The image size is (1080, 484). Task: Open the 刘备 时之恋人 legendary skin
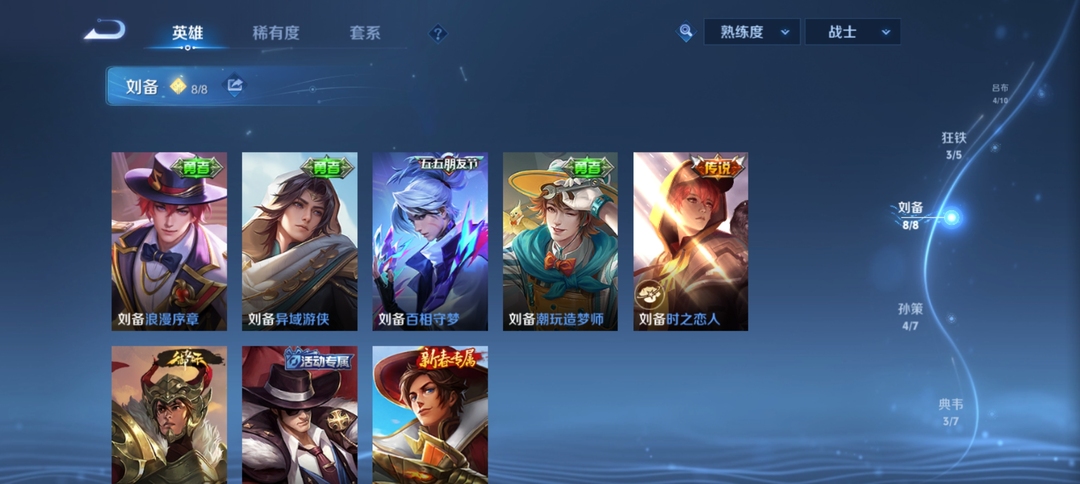[x=691, y=241]
